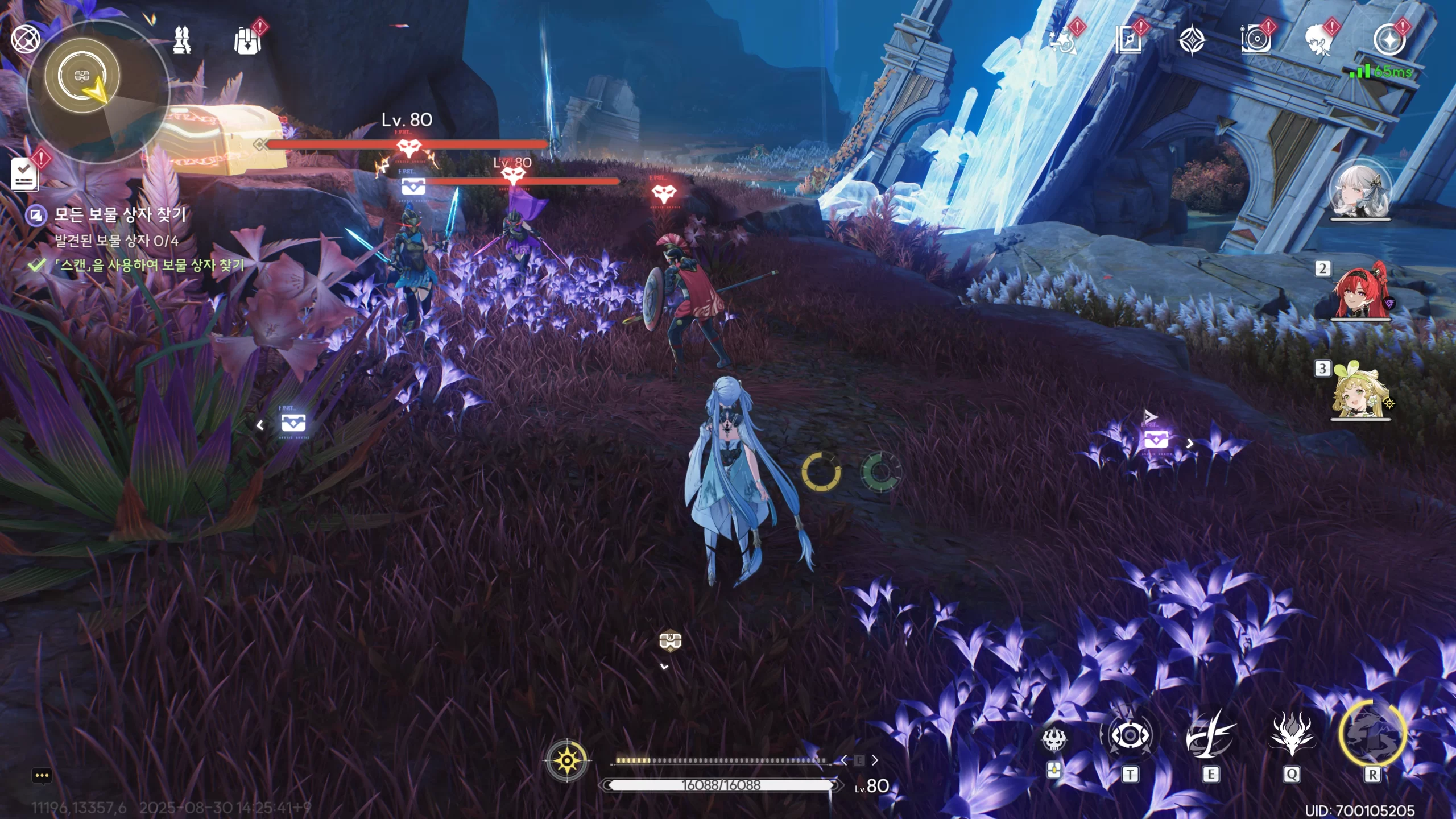
Task: Open the disc-shaped data icon
Action: (x=1255, y=41)
